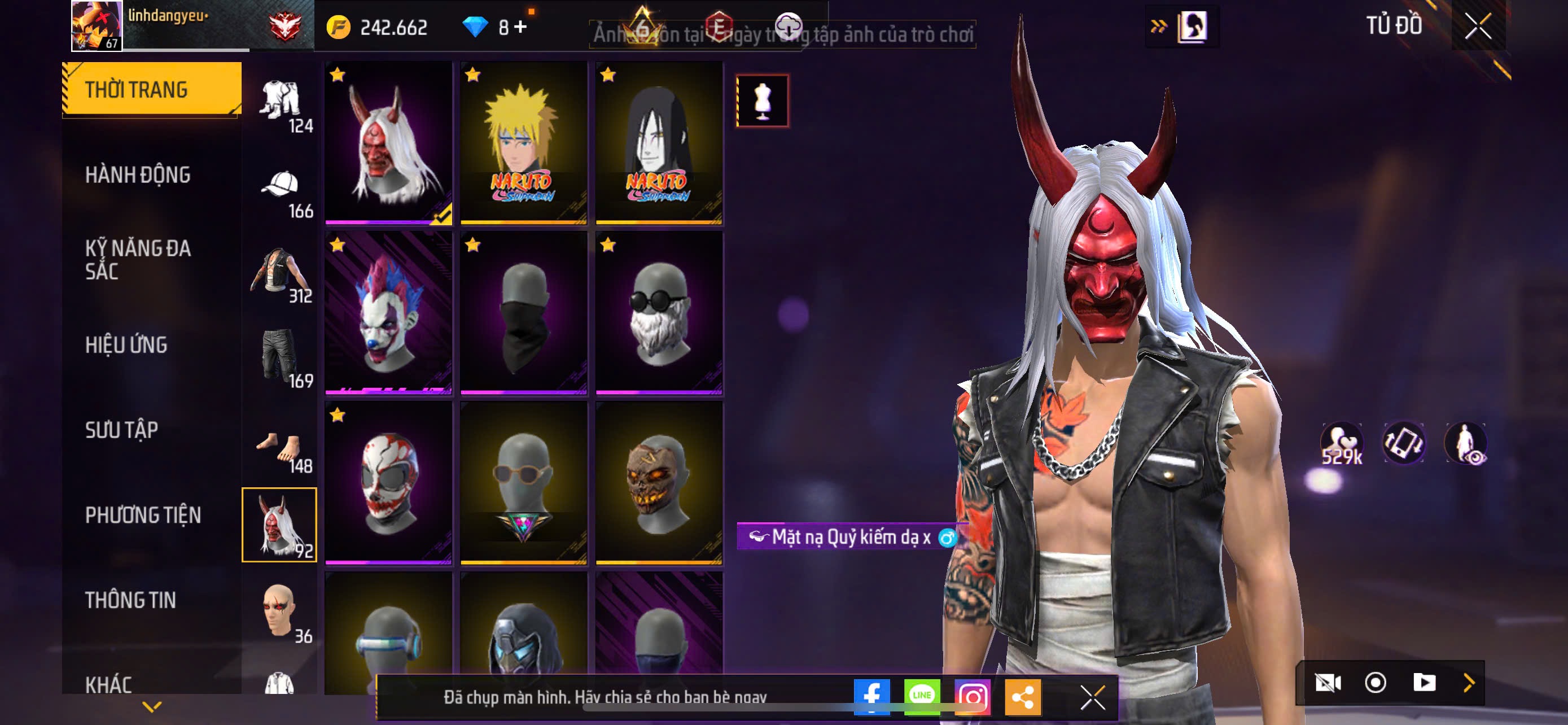Switch to the Hiệu Ứng tab
This screenshot has width=1568, height=725.
(126, 345)
